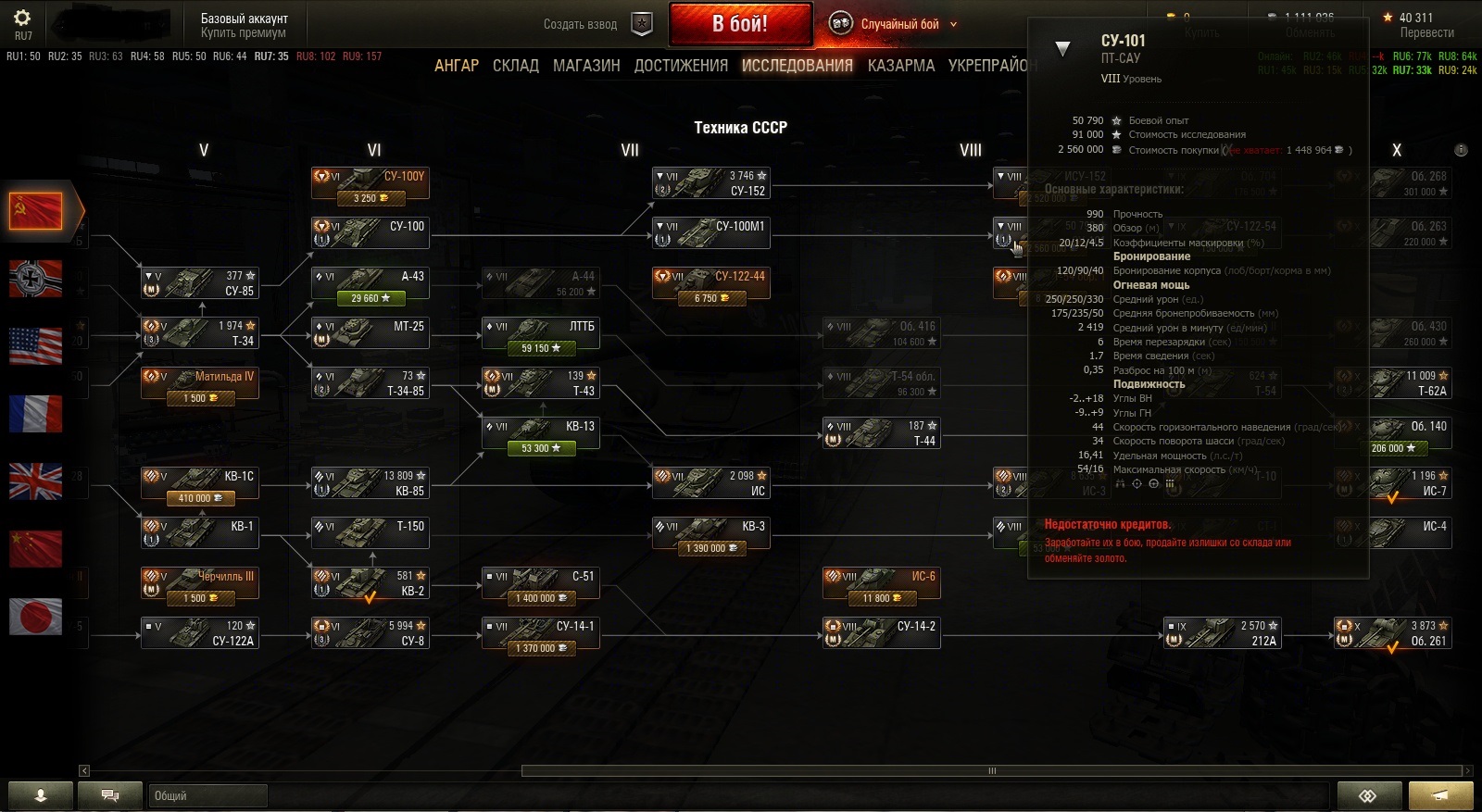Start battle with the red В бой! button
Viewport: 1482px width, 812px height.
[740, 24]
